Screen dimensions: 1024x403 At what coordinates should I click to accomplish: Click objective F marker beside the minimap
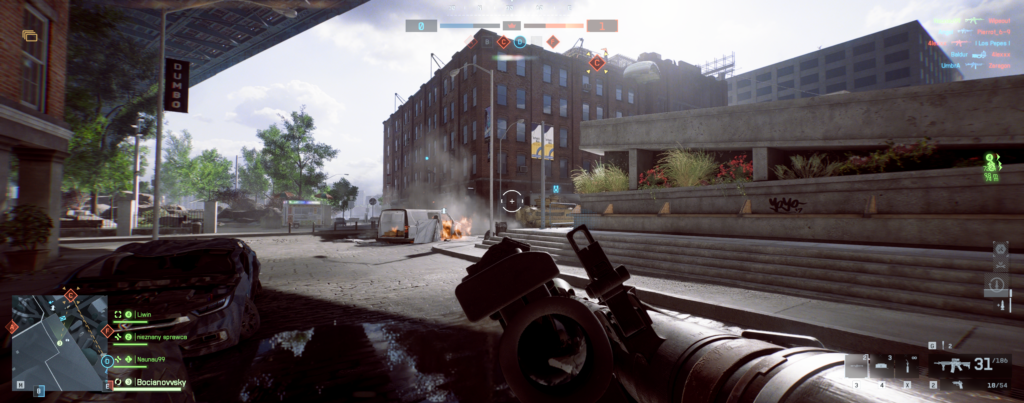pos(107,331)
